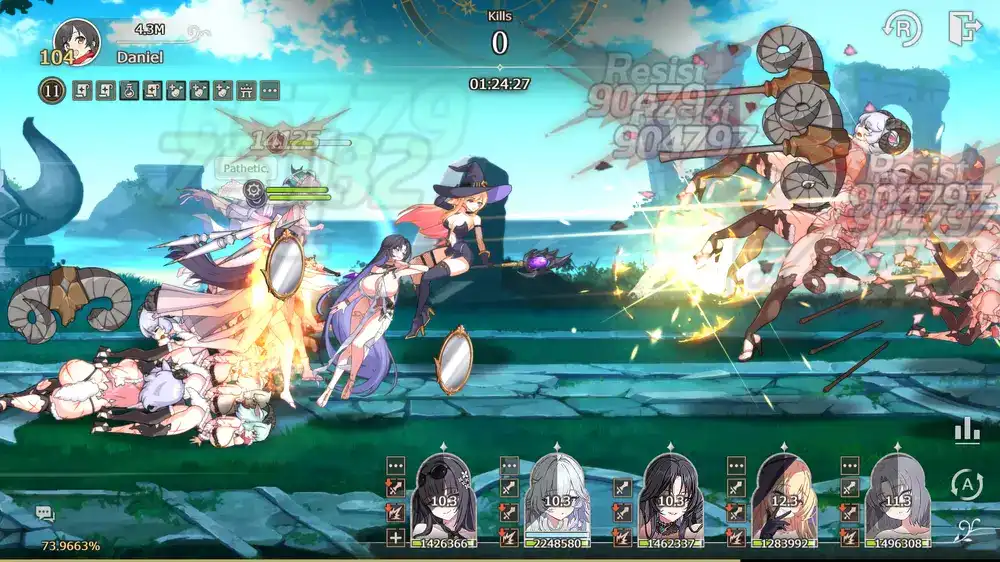Select the torii gate buff icon
This screenshot has width=1000, height=562.
click(246, 91)
